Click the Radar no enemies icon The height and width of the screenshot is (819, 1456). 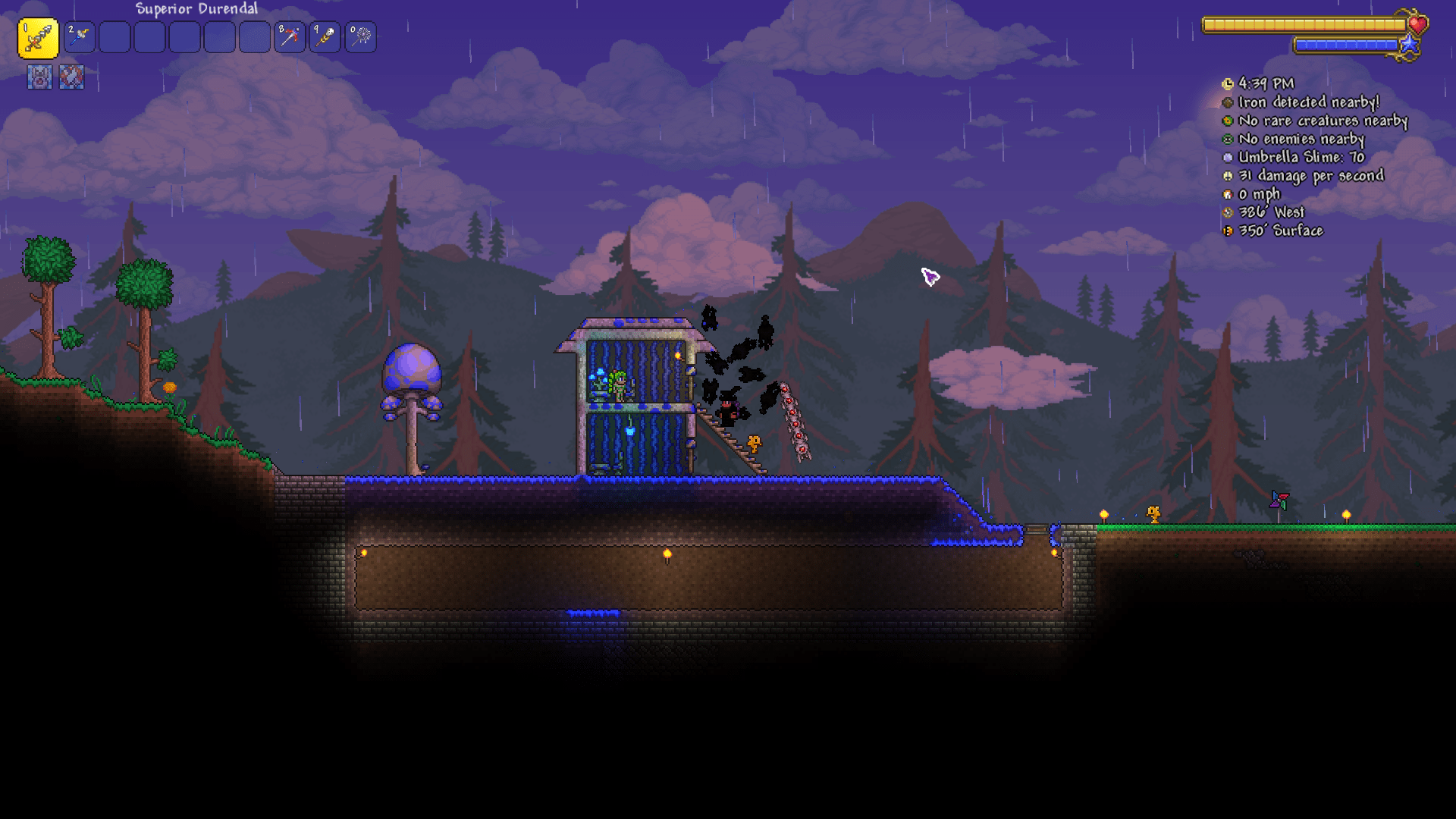[1229, 140]
